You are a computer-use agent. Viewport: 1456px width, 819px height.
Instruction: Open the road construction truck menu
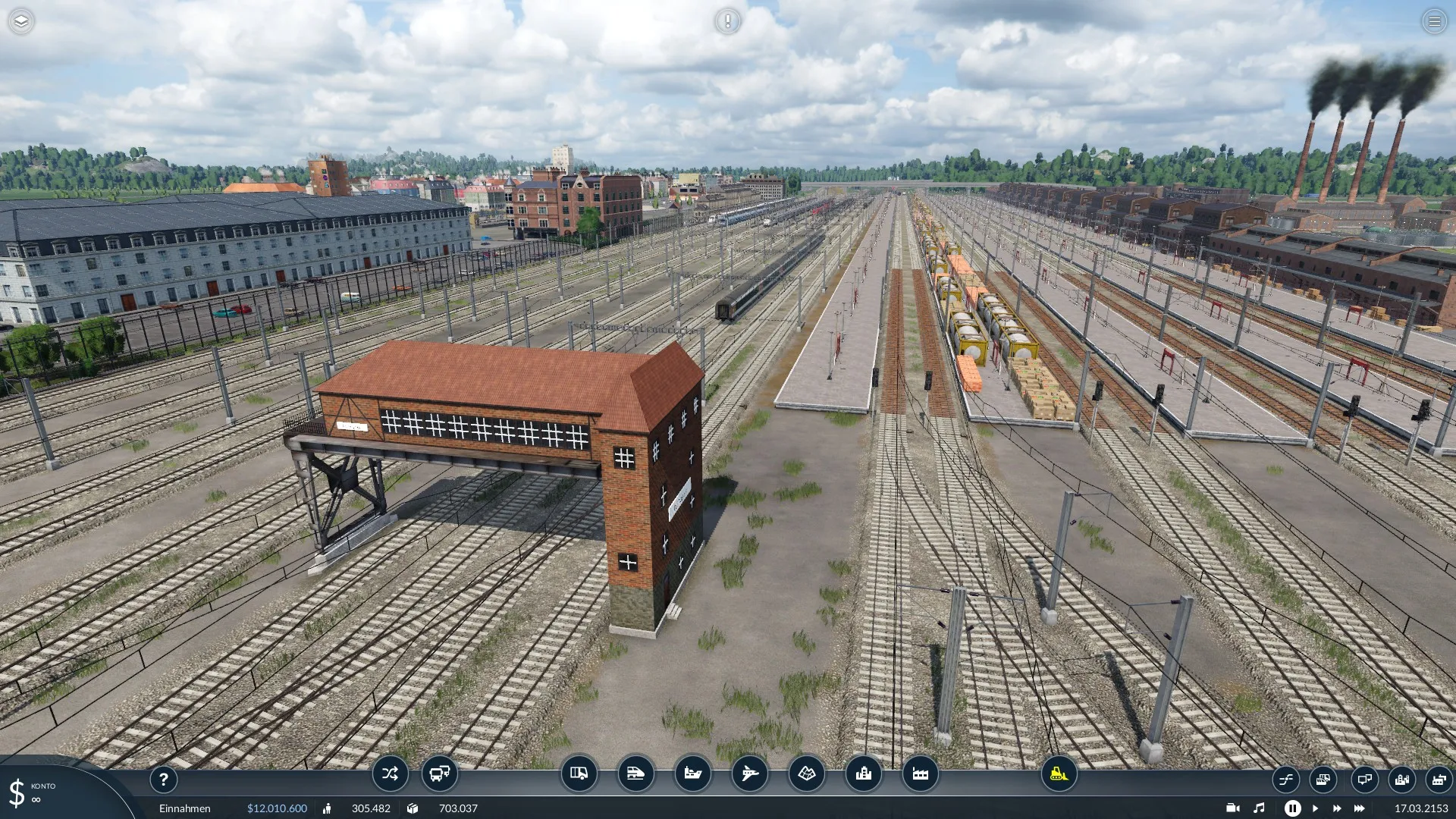click(579, 773)
